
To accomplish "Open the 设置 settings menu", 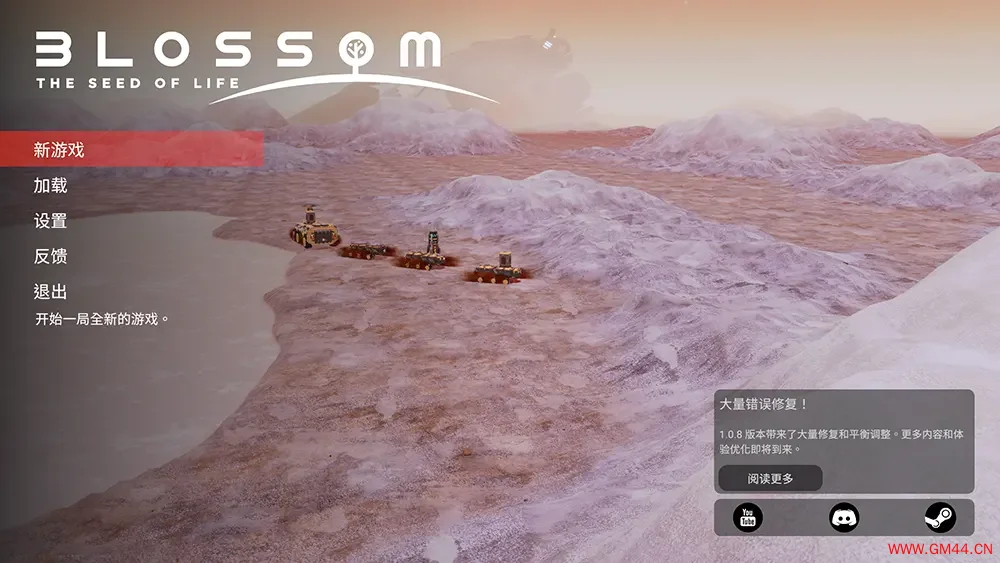I will (x=51, y=221).
